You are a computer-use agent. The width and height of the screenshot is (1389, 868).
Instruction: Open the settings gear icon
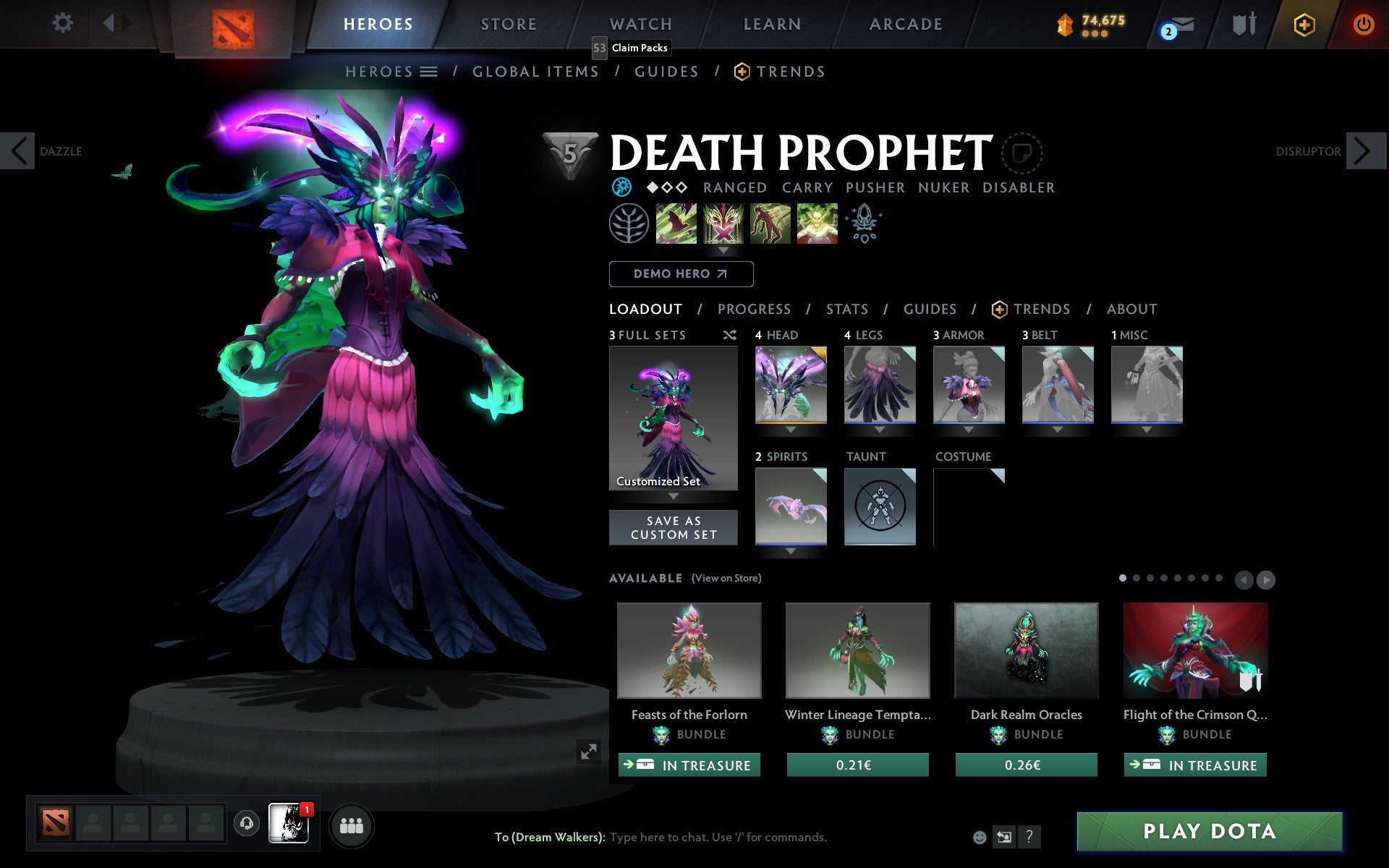click(x=64, y=23)
